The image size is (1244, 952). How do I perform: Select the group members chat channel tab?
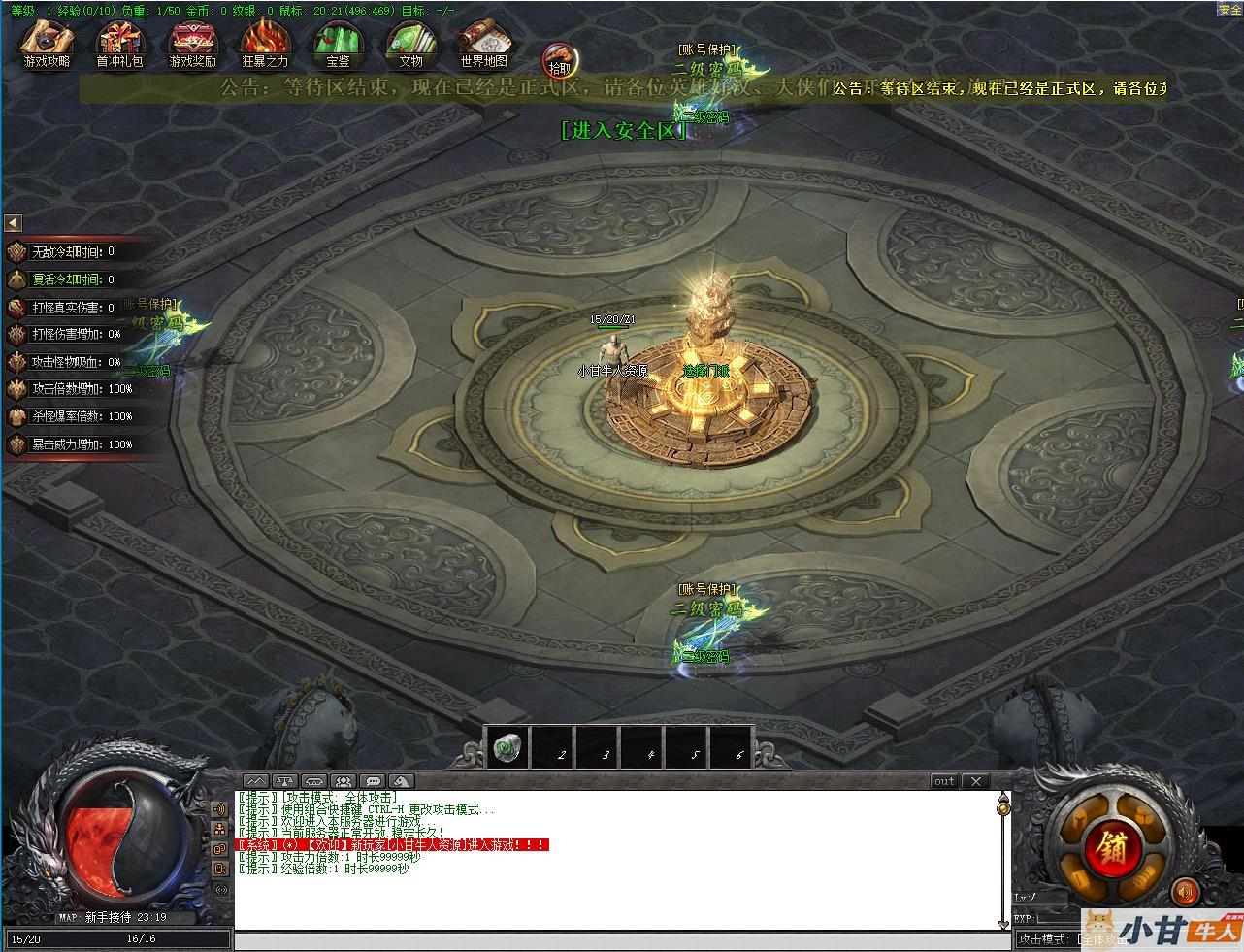[343, 781]
